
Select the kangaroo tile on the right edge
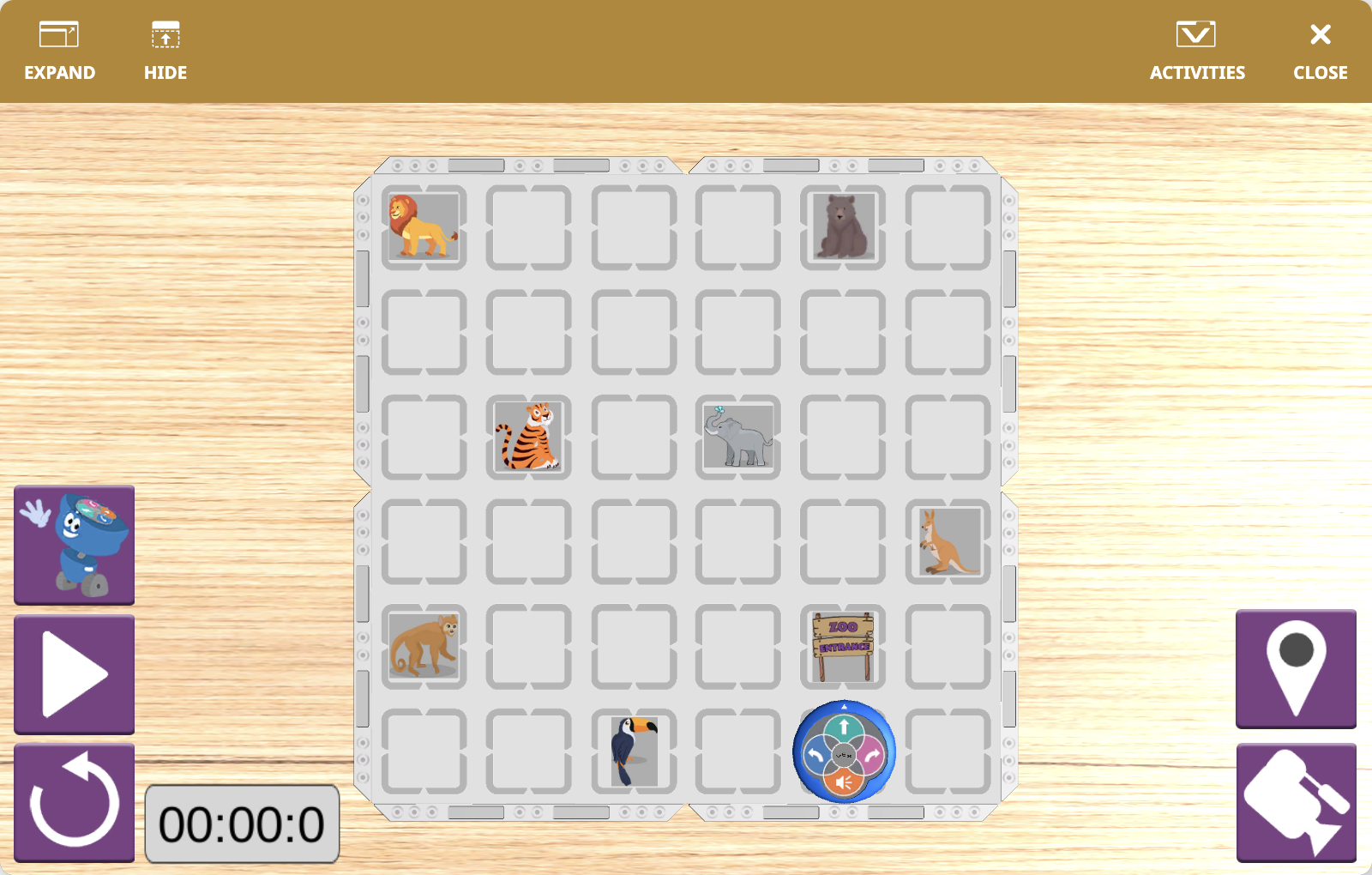[948, 543]
